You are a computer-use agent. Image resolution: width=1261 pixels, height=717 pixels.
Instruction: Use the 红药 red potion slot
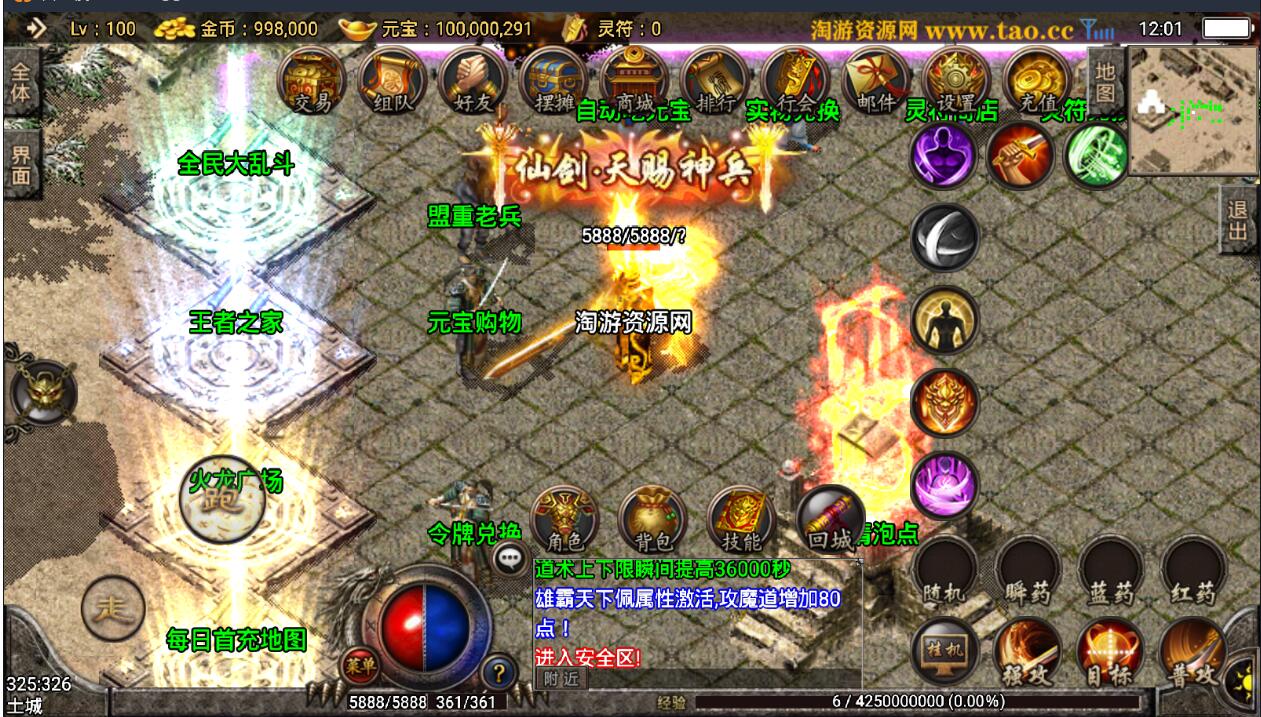coord(1193,571)
